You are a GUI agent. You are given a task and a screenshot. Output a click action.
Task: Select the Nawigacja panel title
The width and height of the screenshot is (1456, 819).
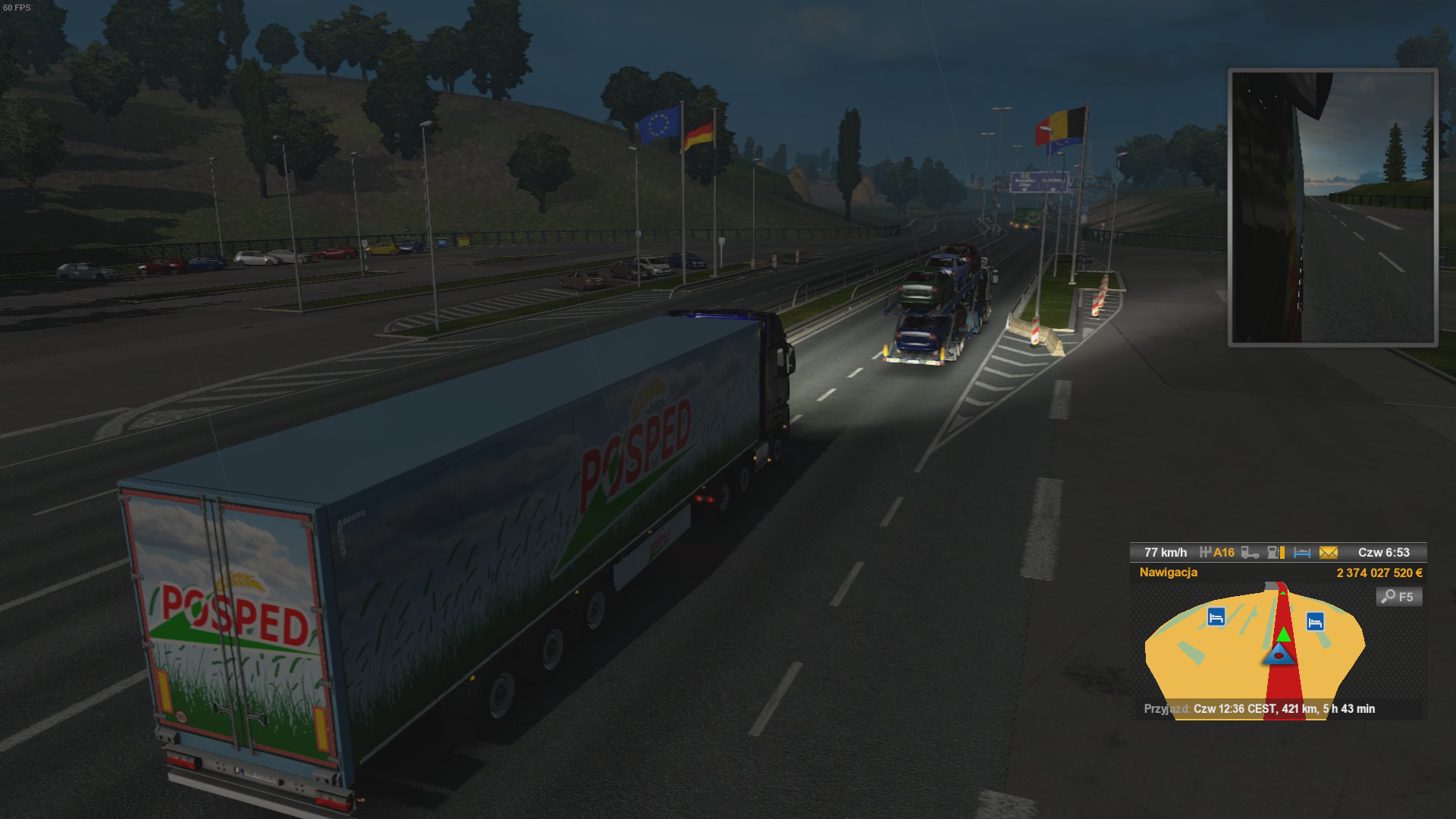click(1169, 573)
